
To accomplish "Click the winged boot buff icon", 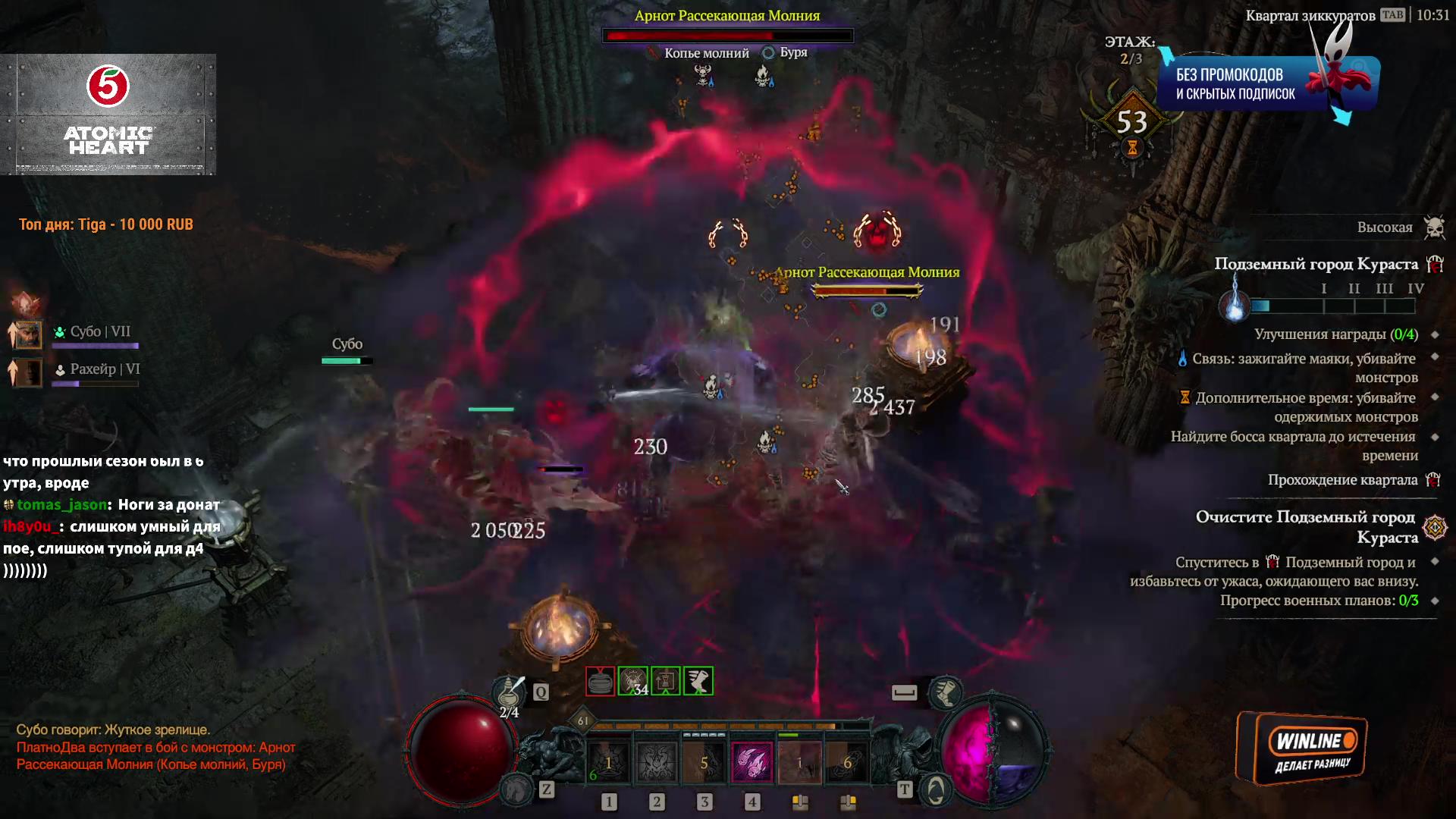I will 698,681.
